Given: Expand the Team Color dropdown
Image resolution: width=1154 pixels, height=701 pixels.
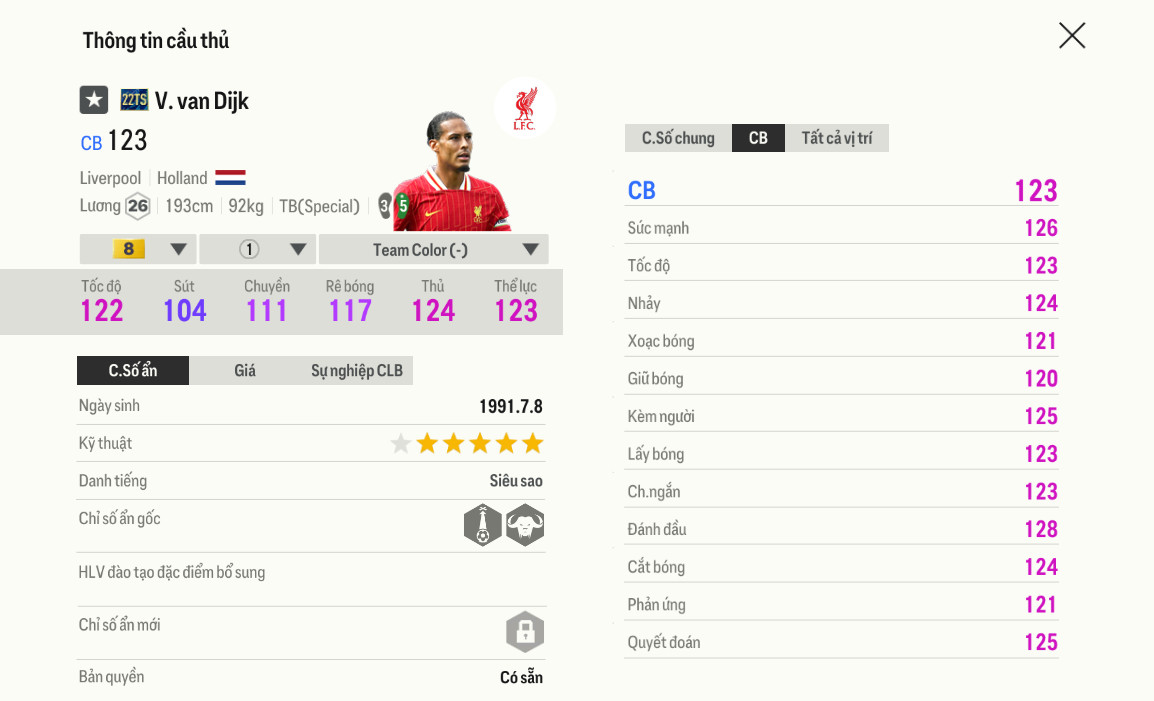Looking at the screenshot, I should pos(433,249).
